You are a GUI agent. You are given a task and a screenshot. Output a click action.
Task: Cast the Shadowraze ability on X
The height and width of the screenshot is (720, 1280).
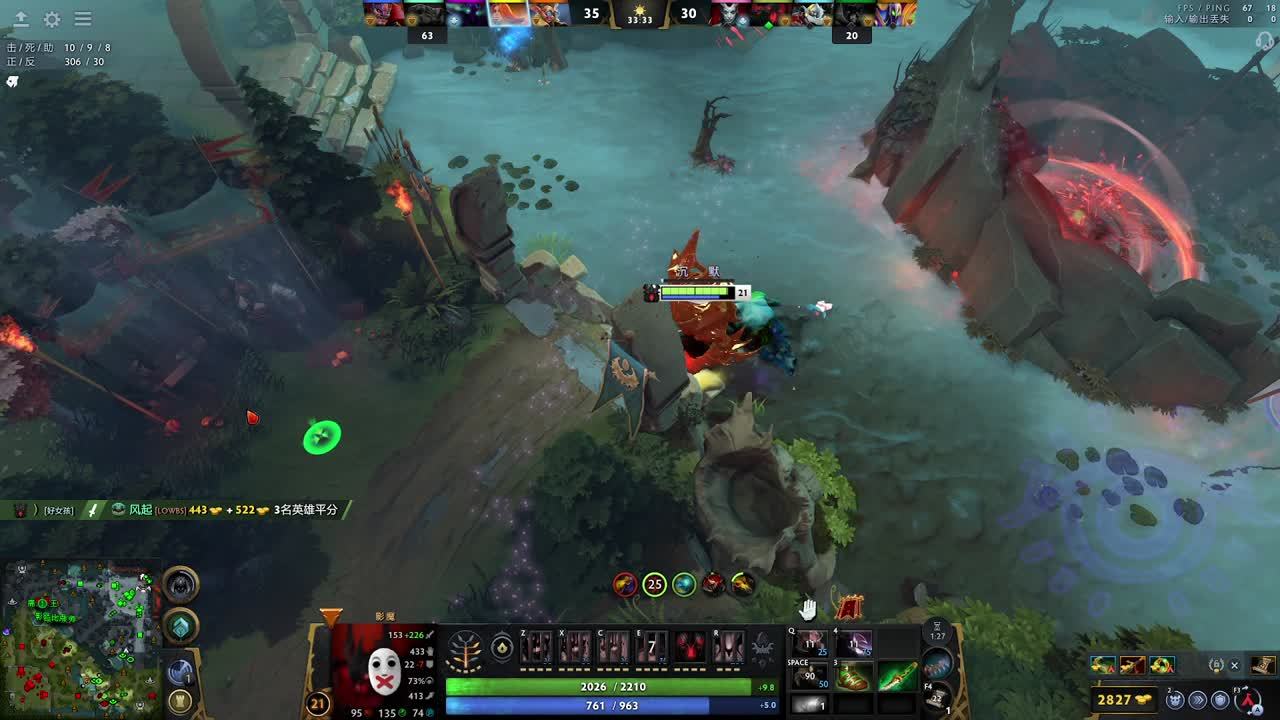[x=575, y=647]
